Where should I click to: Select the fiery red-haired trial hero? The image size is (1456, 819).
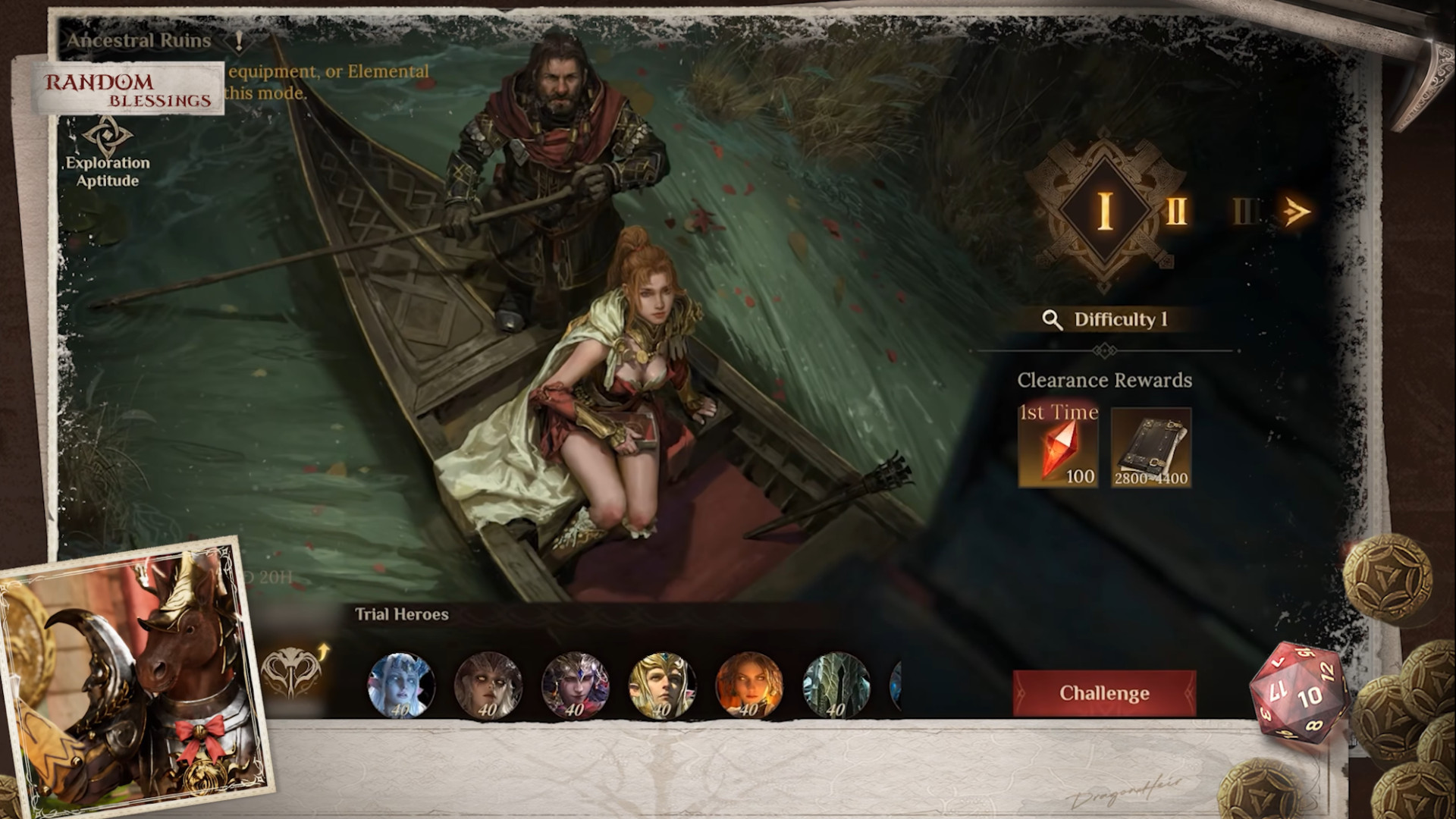[749, 686]
